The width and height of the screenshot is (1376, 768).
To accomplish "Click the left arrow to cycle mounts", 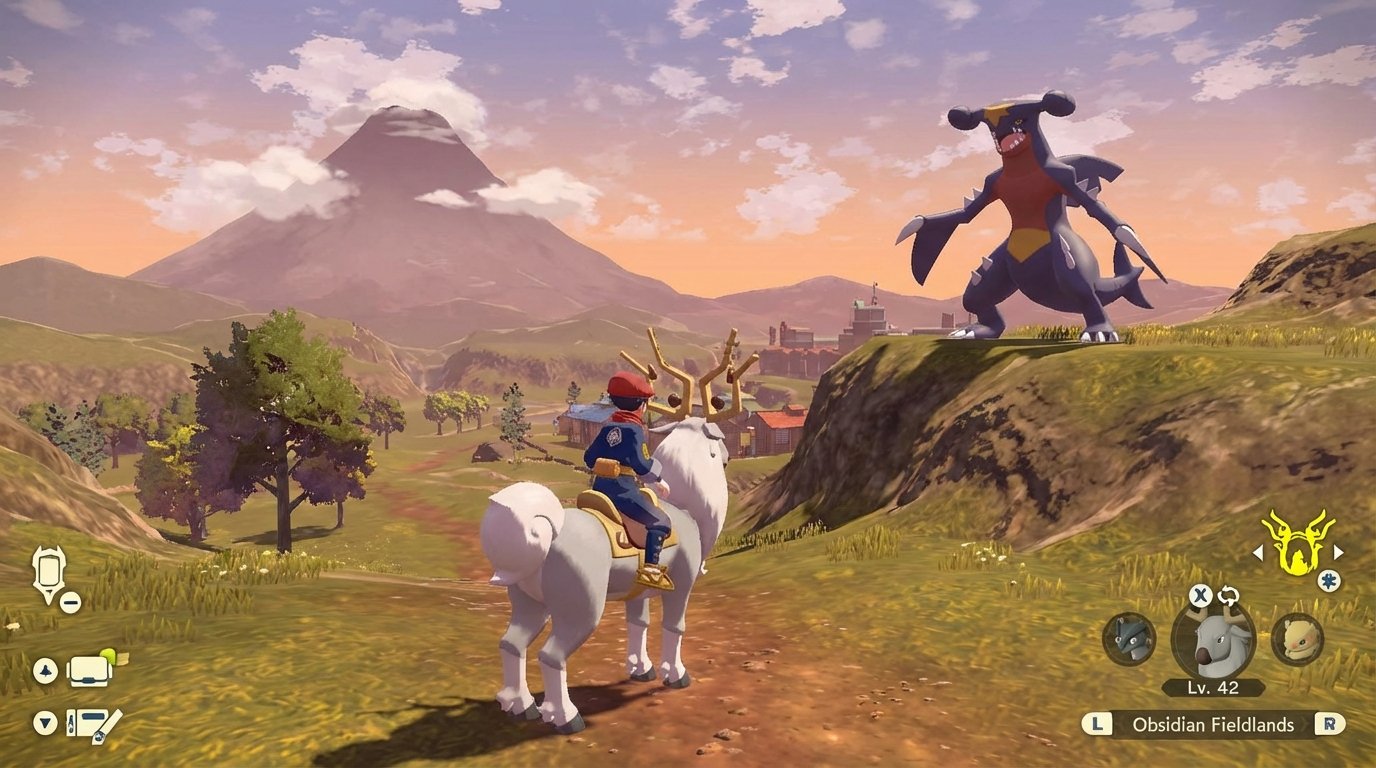I will [x=1258, y=553].
